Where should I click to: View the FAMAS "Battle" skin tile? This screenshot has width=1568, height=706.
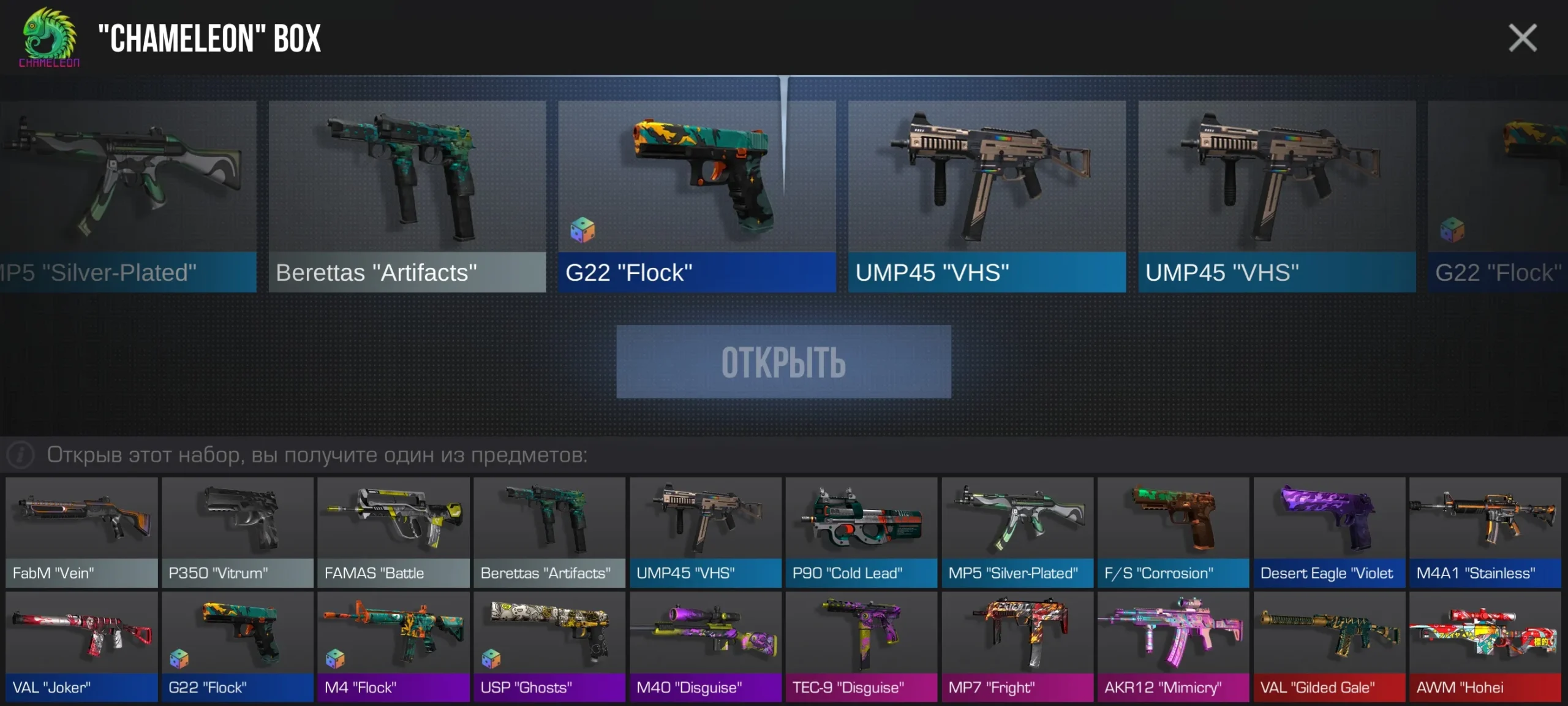393,532
